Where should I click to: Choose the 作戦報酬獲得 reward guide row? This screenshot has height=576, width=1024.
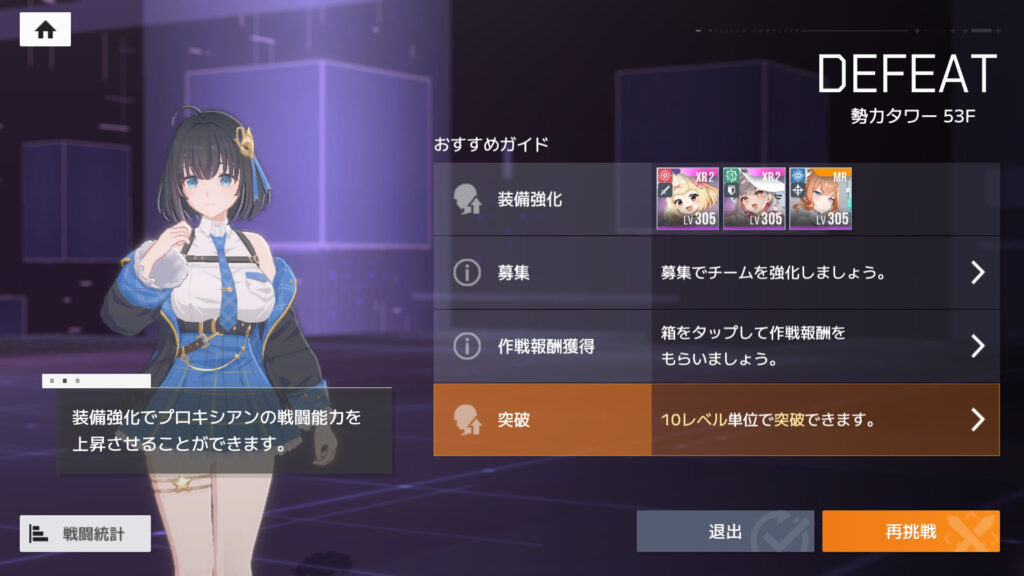pyautogui.click(x=716, y=346)
